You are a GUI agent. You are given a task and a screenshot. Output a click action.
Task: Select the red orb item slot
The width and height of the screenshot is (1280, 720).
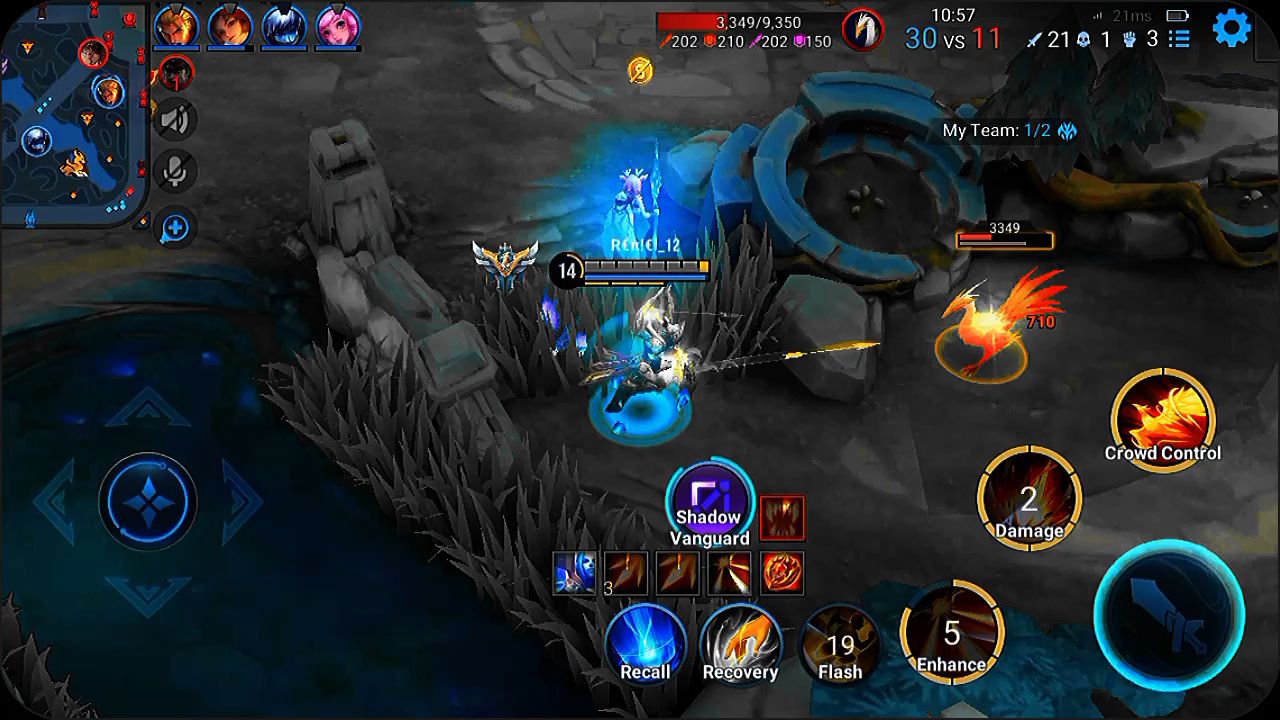tap(781, 573)
